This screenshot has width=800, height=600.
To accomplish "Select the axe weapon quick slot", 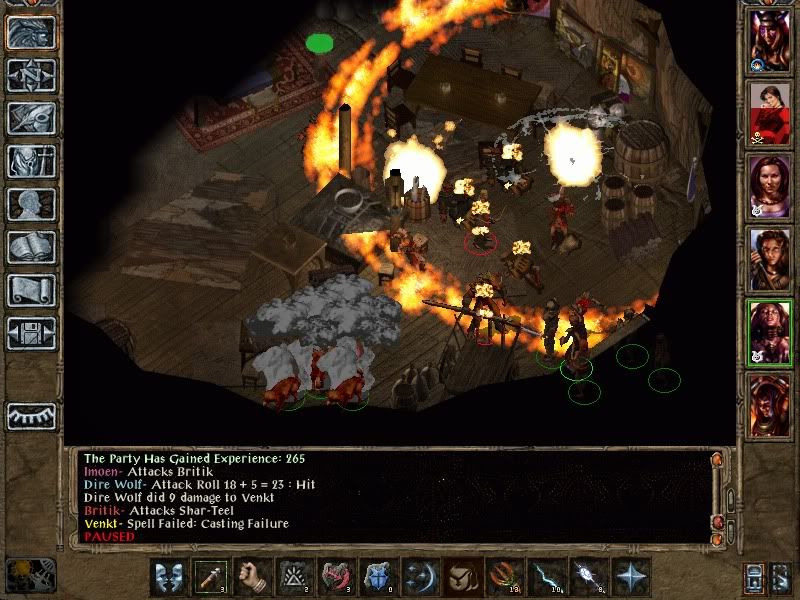I will (x=211, y=577).
